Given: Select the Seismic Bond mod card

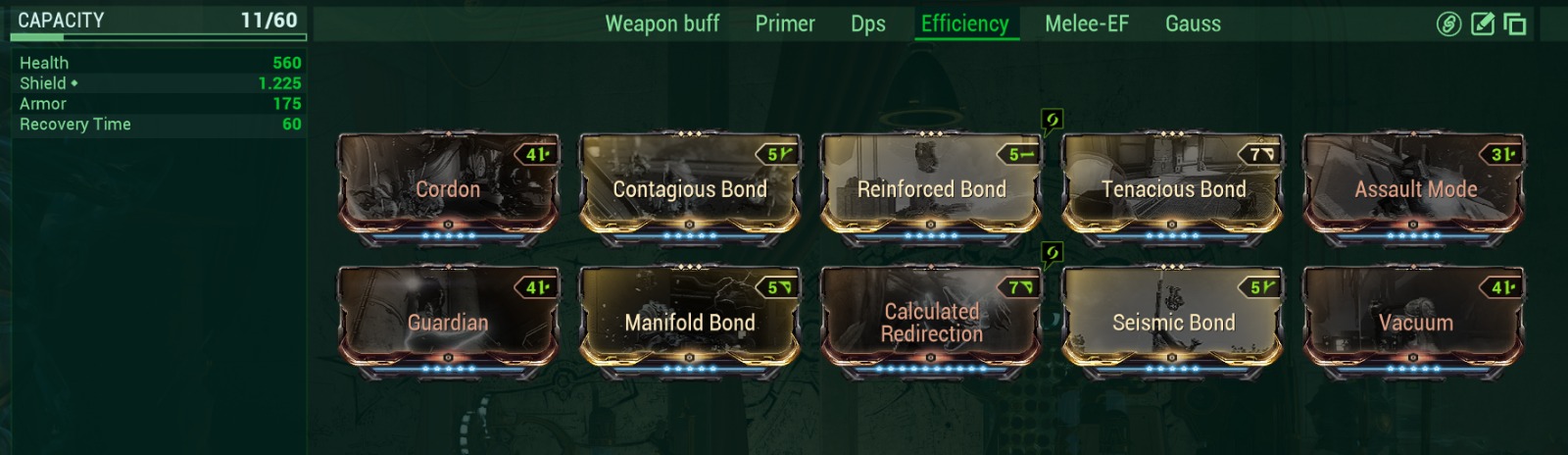Looking at the screenshot, I should coord(1173,322).
